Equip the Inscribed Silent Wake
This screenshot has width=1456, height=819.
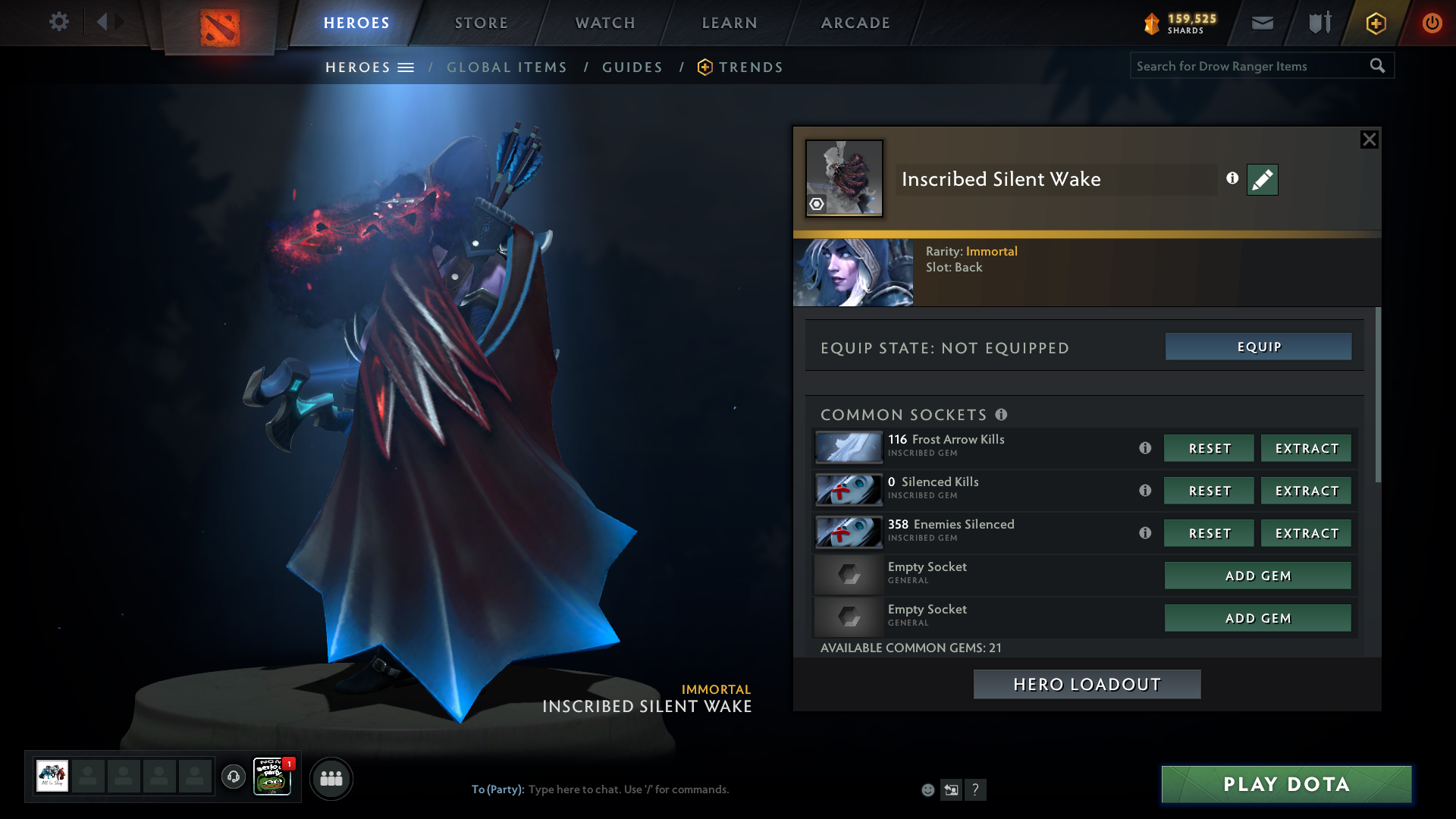pos(1258,347)
